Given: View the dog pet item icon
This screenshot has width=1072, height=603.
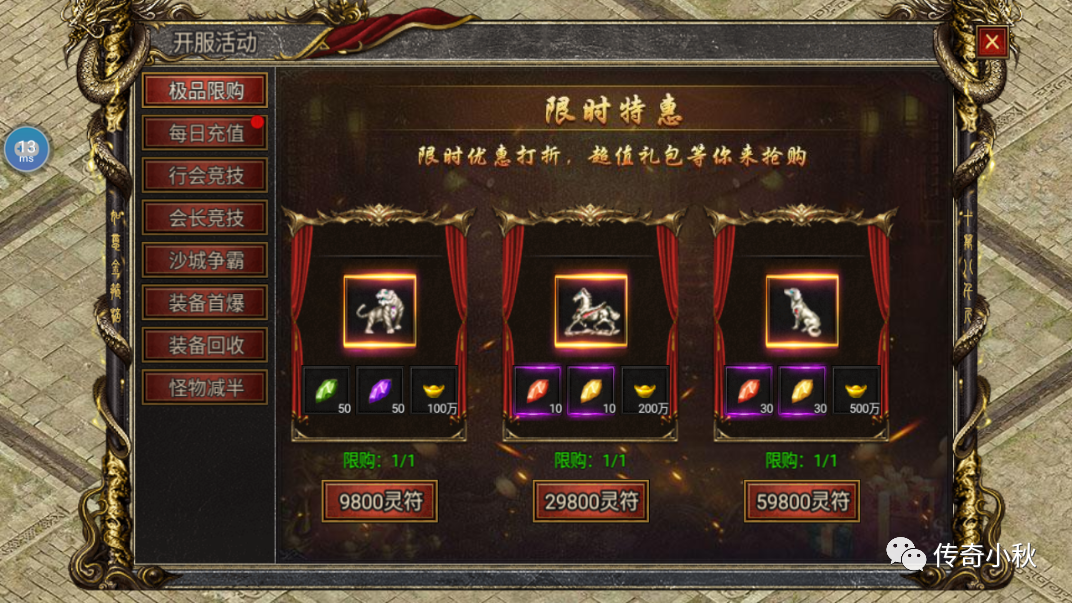Looking at the screenshot, I should click(802, 311).
